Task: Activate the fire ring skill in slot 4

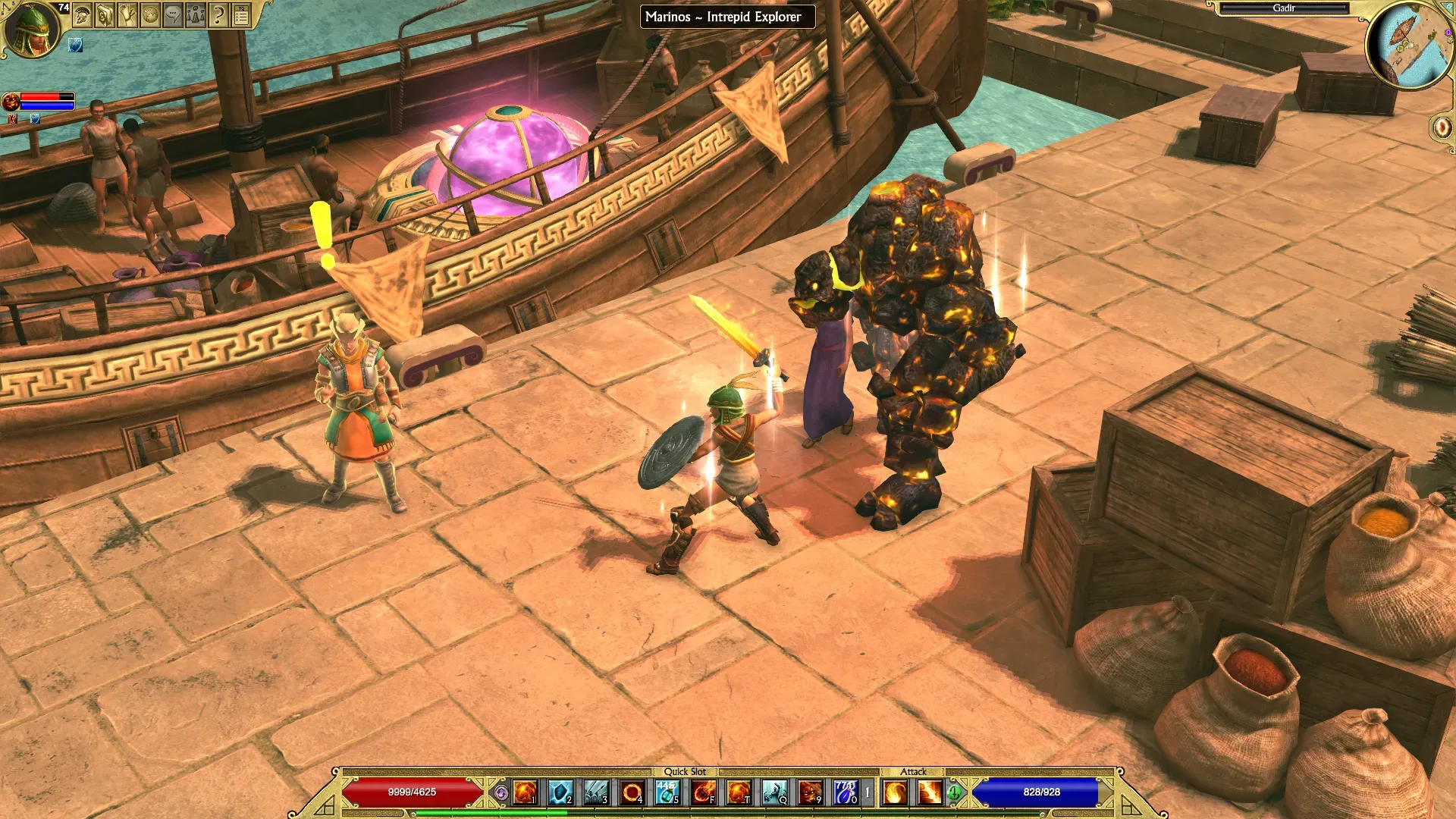Action: [632, 792]
